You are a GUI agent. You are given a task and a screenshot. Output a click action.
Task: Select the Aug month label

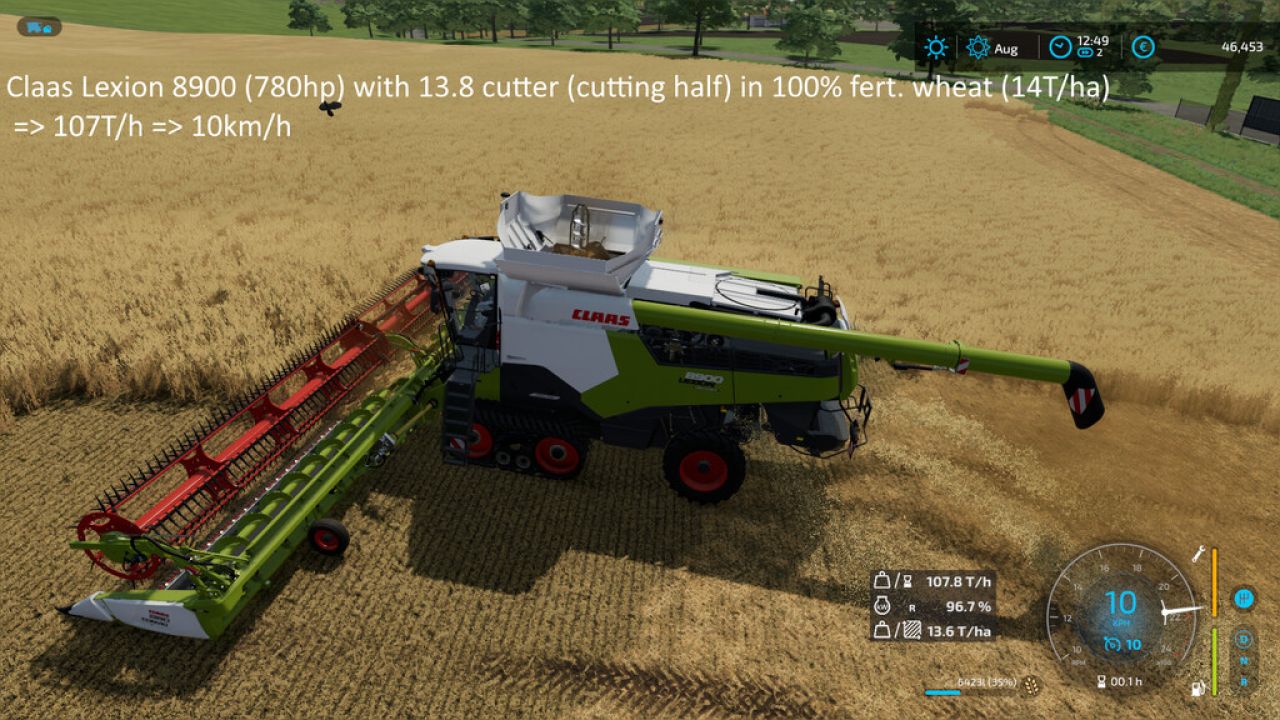coord(1008,49)
